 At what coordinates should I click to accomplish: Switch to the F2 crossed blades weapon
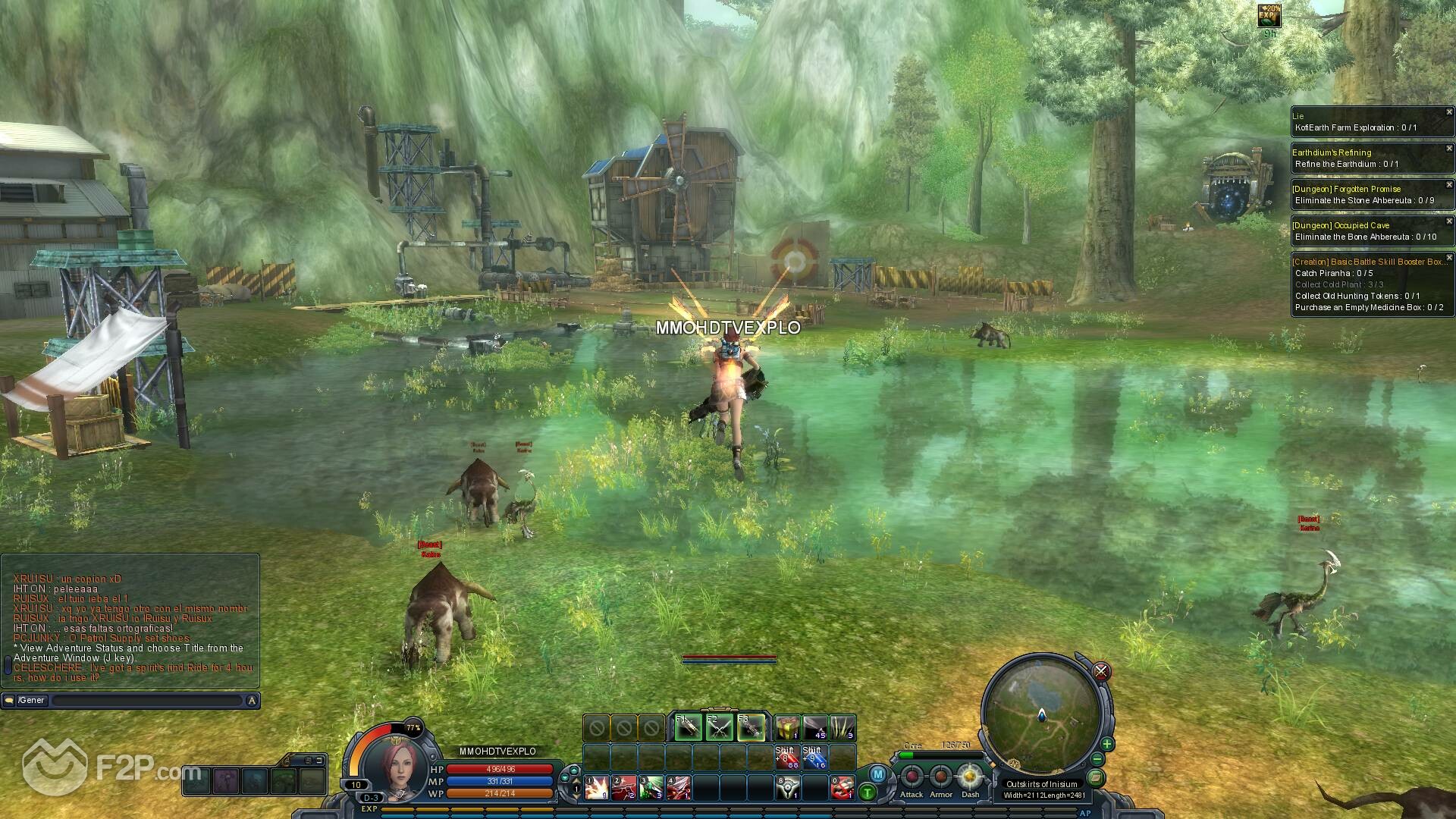click(720, 728)
